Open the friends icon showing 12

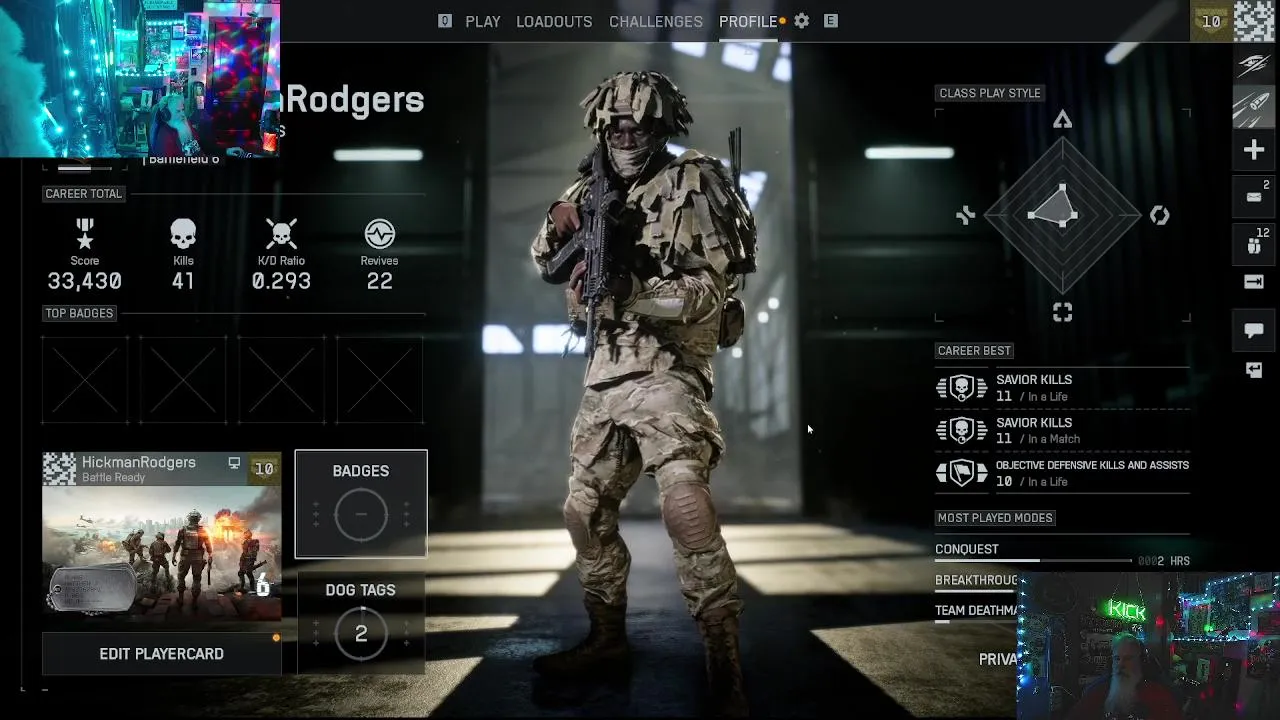(x=1254, y=245)
